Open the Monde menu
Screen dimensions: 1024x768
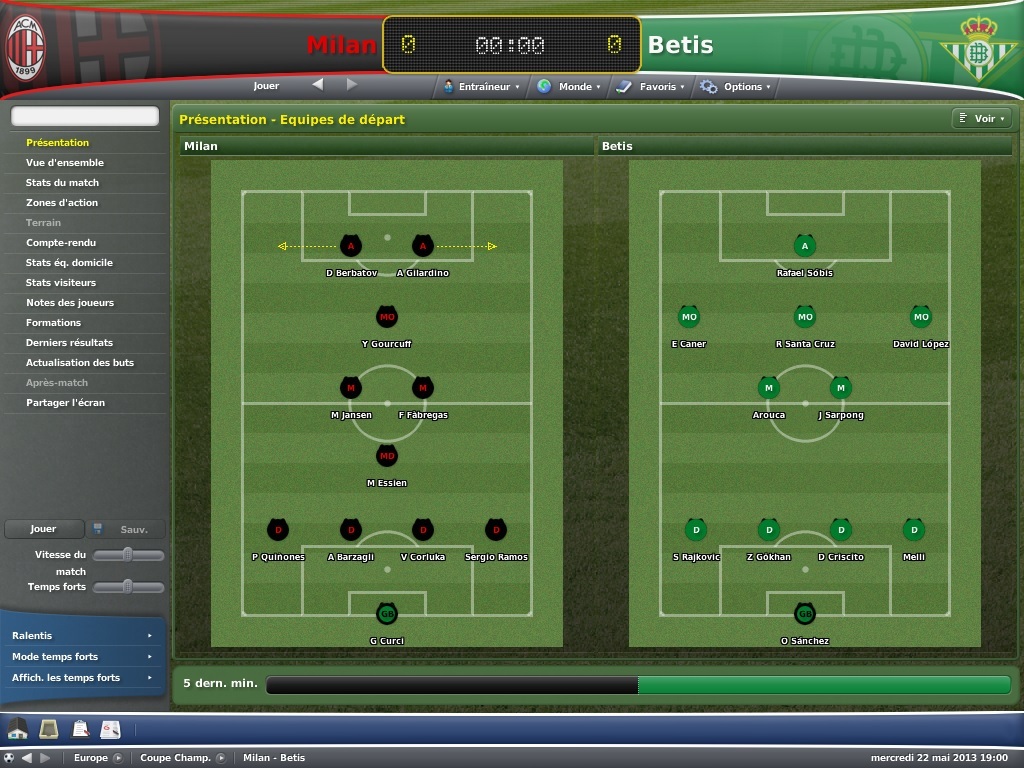[569, 87]
